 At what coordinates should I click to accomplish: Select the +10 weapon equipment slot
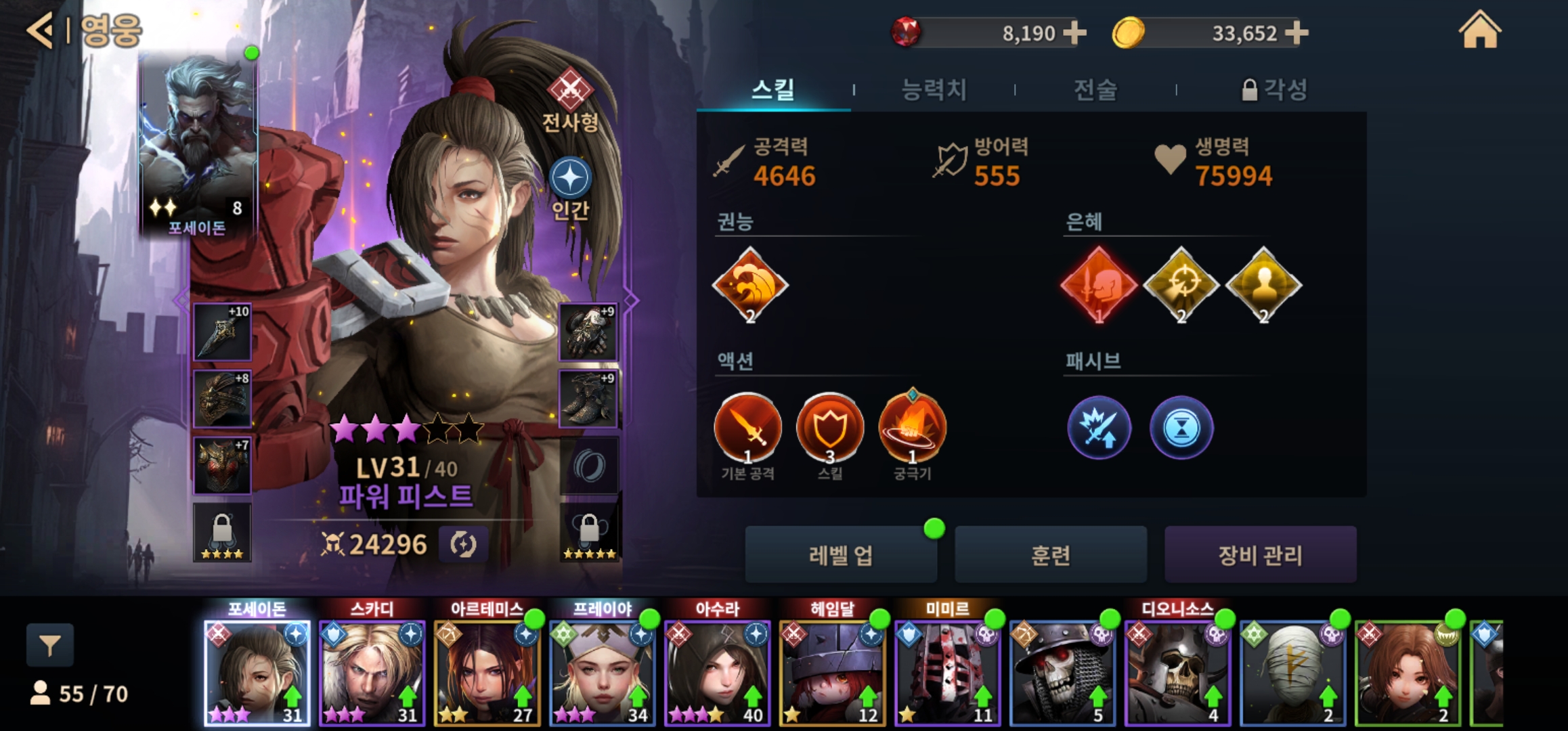[222, 332]
